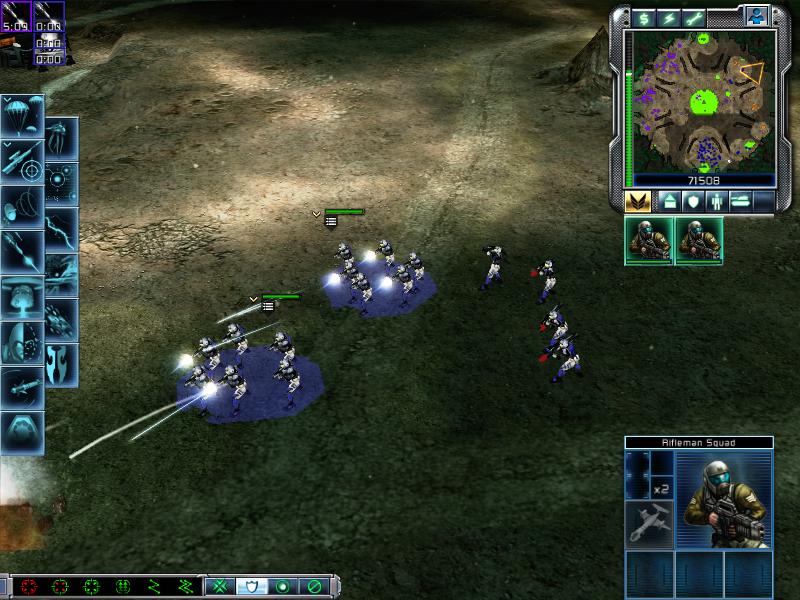Toggle the lightning bolt power button
Image resolution: width=800 pixels, height=600 pixels.
pyautogui.click(x=667, y=17)
